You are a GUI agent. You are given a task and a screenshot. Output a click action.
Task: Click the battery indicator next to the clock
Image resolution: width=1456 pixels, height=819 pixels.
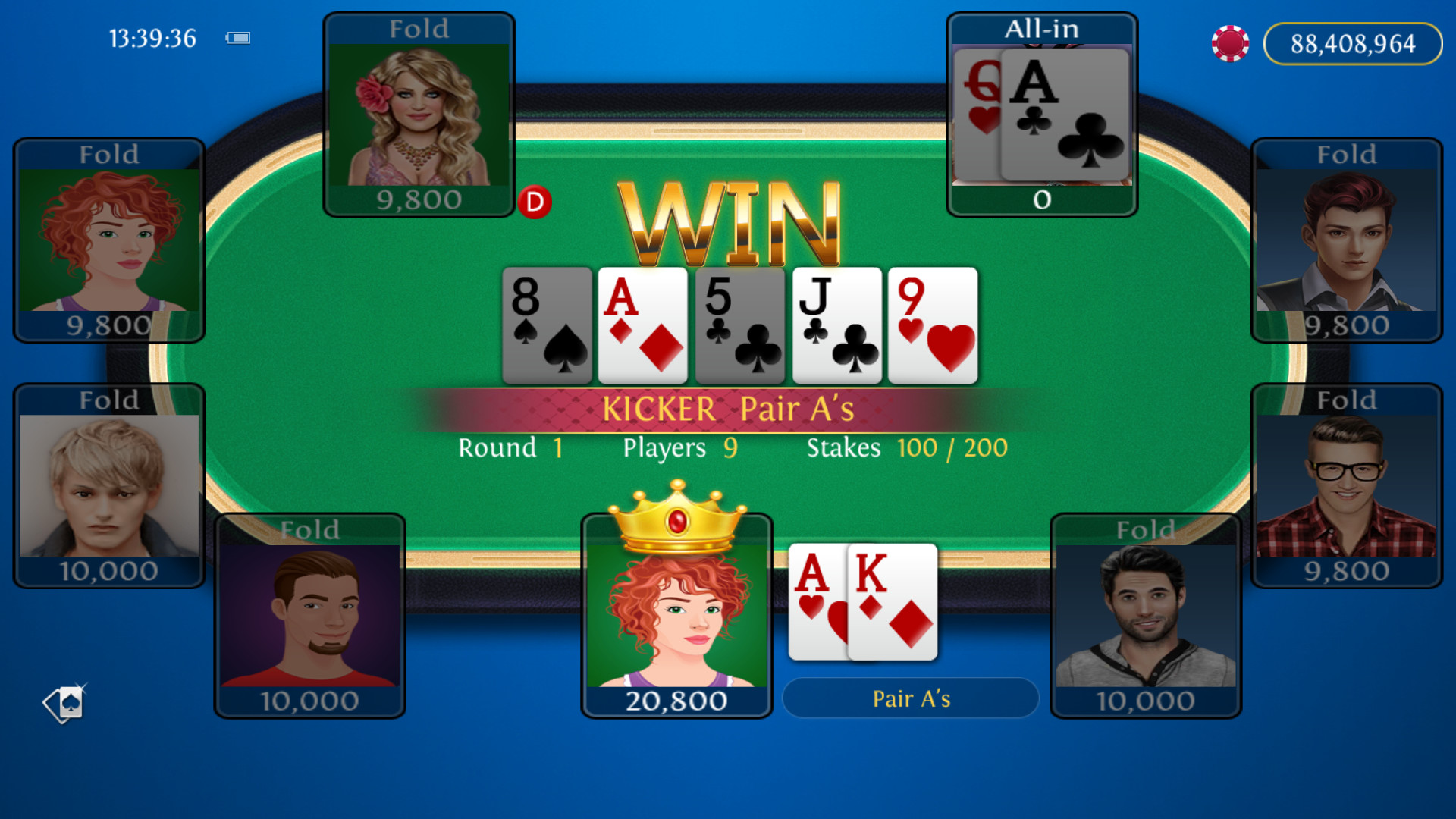pos(238,36)
